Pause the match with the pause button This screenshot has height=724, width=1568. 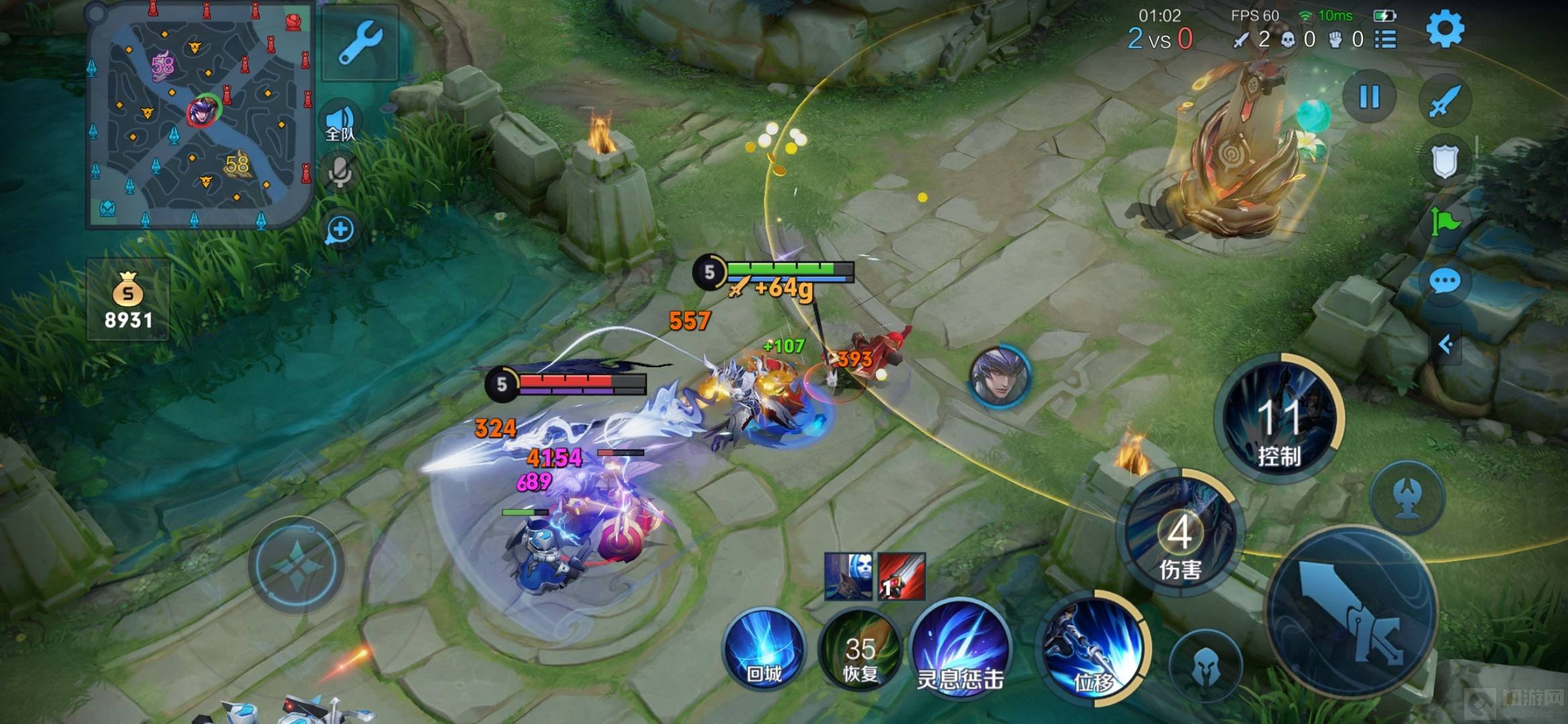(1369, 97)
